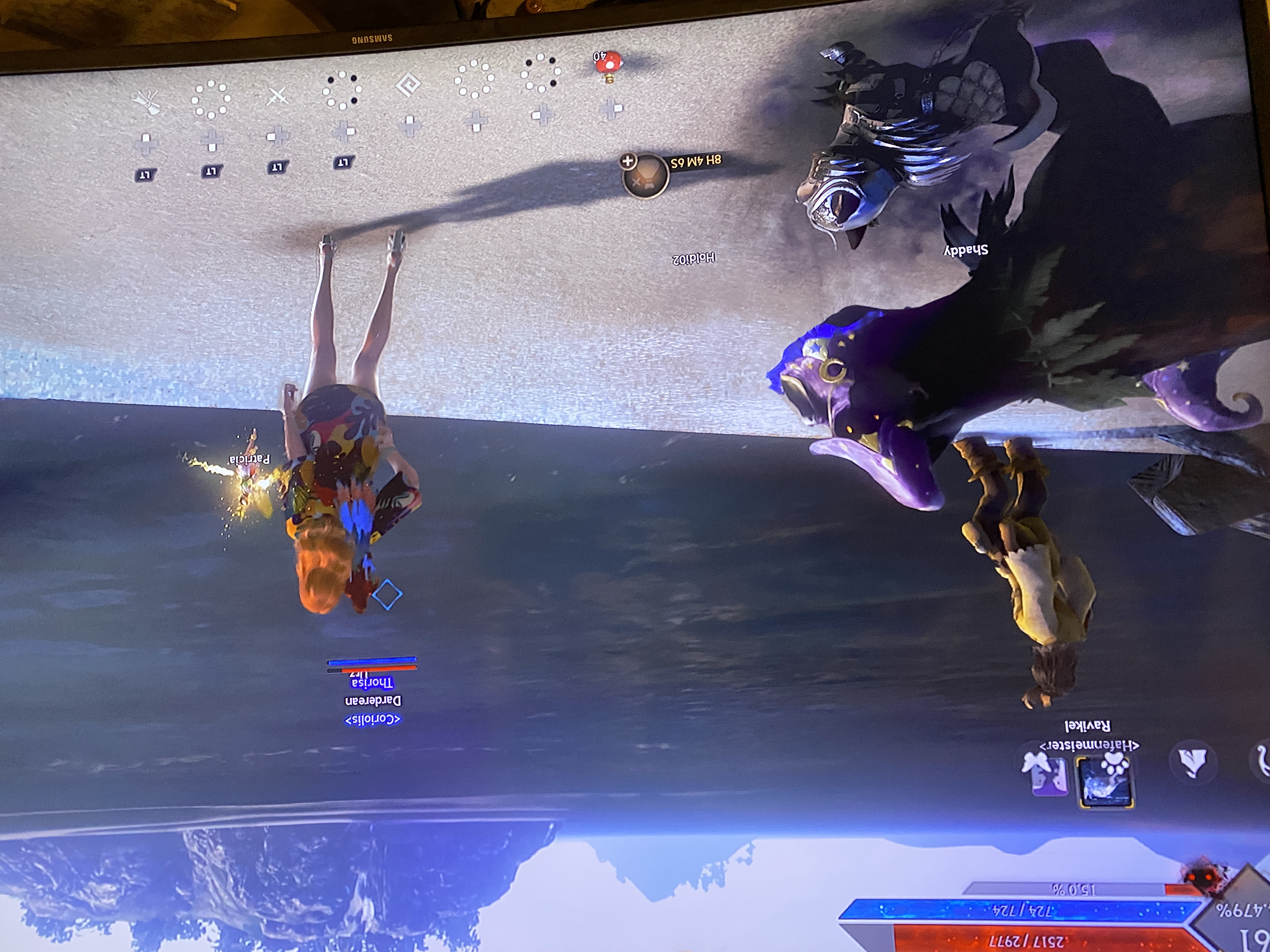This screenshot has width=1270, height=952.
Task: Click the plus badge on the buff icon
Action: click(x=627, y=161)
